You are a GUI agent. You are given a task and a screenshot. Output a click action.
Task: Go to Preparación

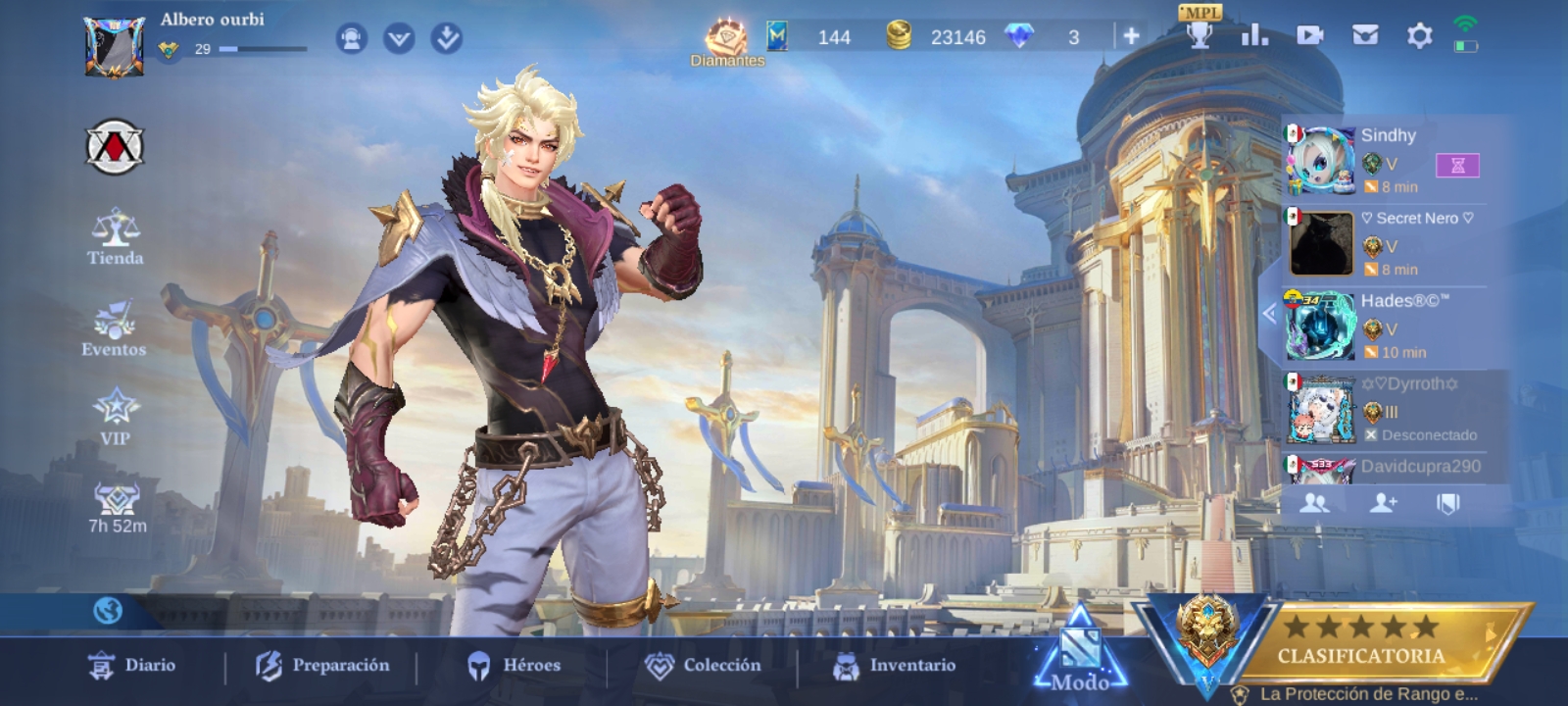coord(322,666)
